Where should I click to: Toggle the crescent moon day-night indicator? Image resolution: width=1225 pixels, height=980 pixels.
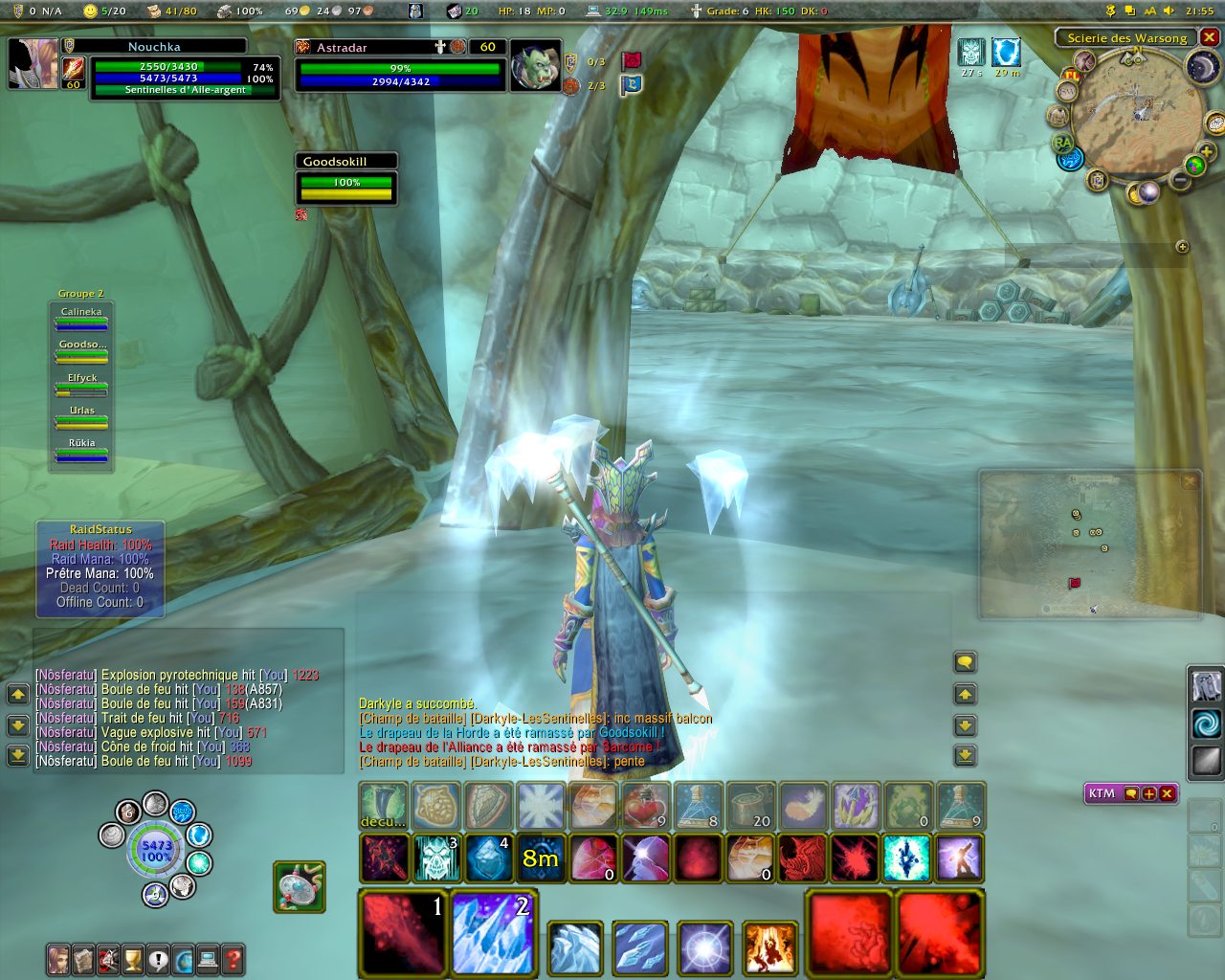(x=1202, y=67)
